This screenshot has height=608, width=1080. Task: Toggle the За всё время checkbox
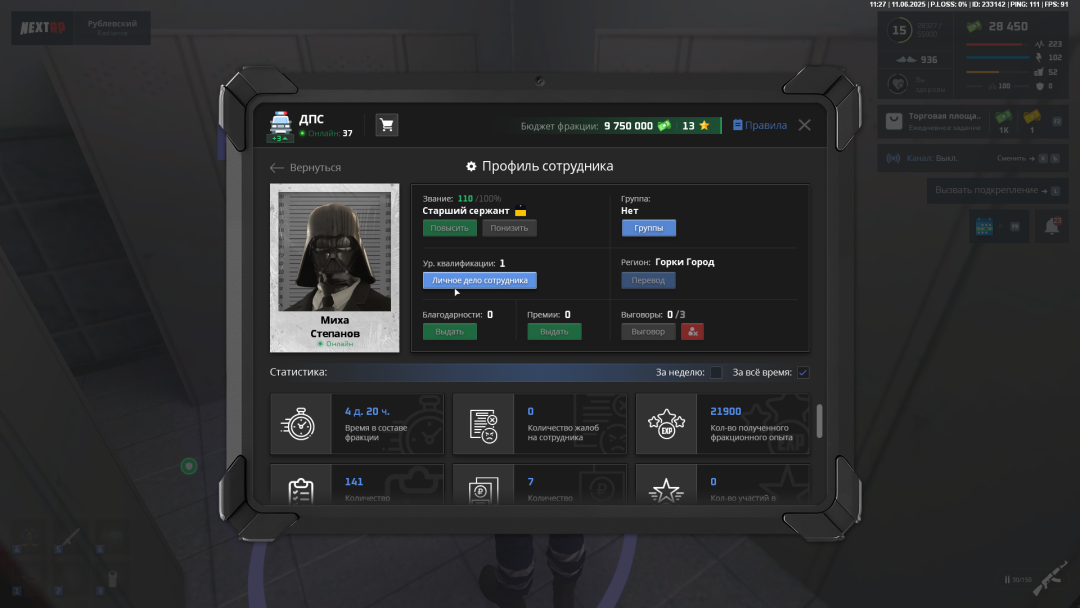pyautogui.click(x=803, y=373)
